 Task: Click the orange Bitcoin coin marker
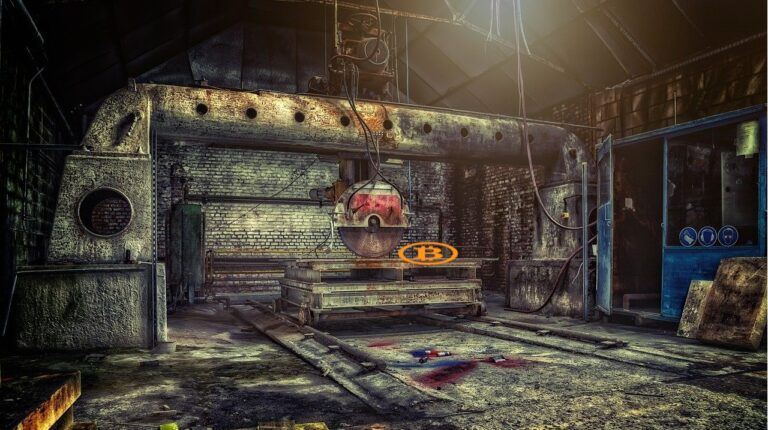click(427, 254)
